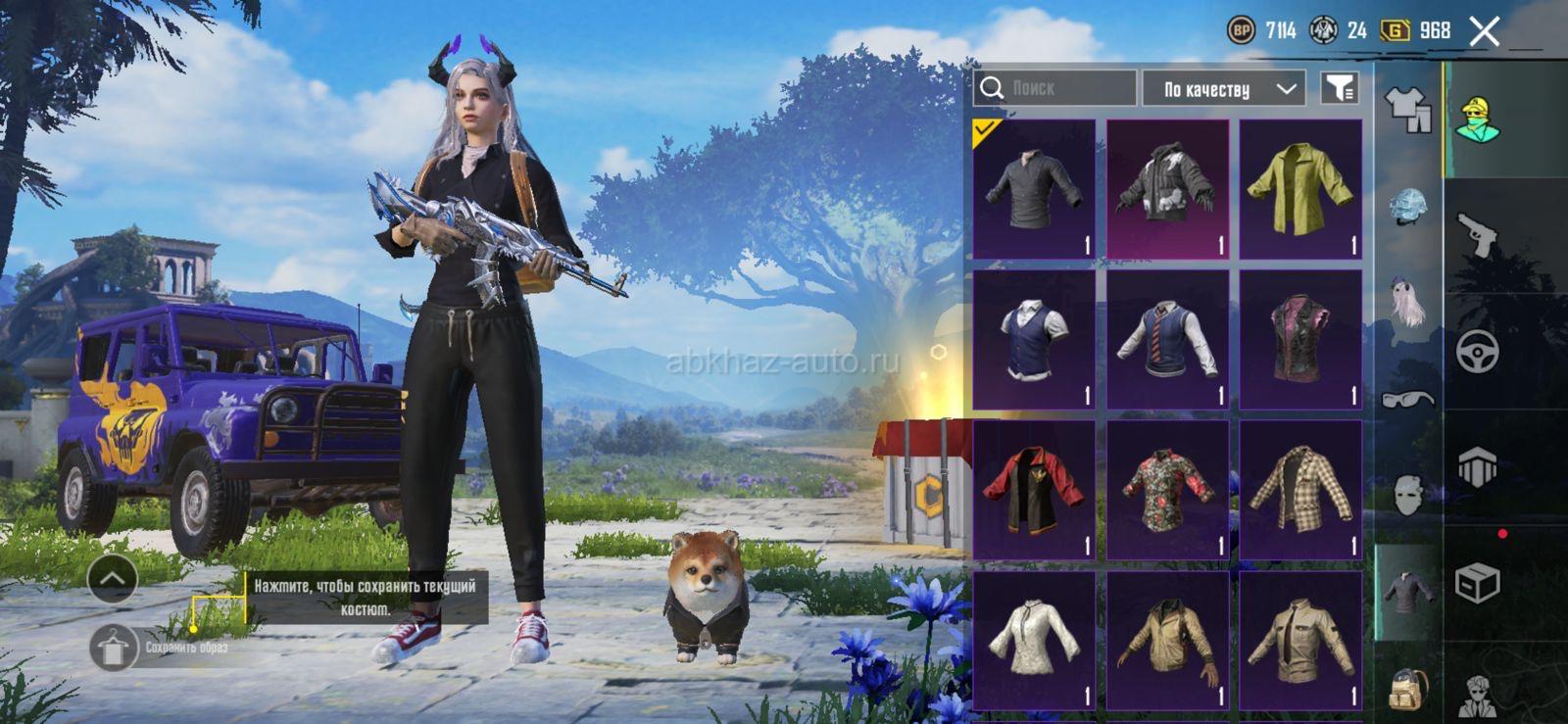
Task: Select the white ruffled blouse
Action: 1034,640
